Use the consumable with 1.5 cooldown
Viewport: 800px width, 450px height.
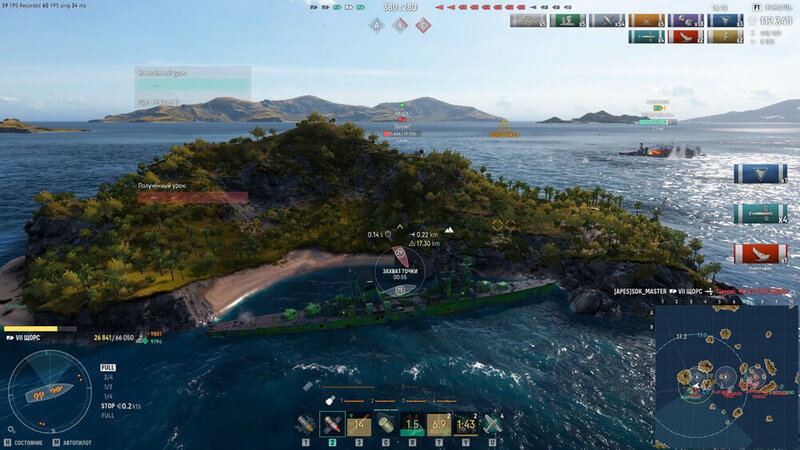412,424
